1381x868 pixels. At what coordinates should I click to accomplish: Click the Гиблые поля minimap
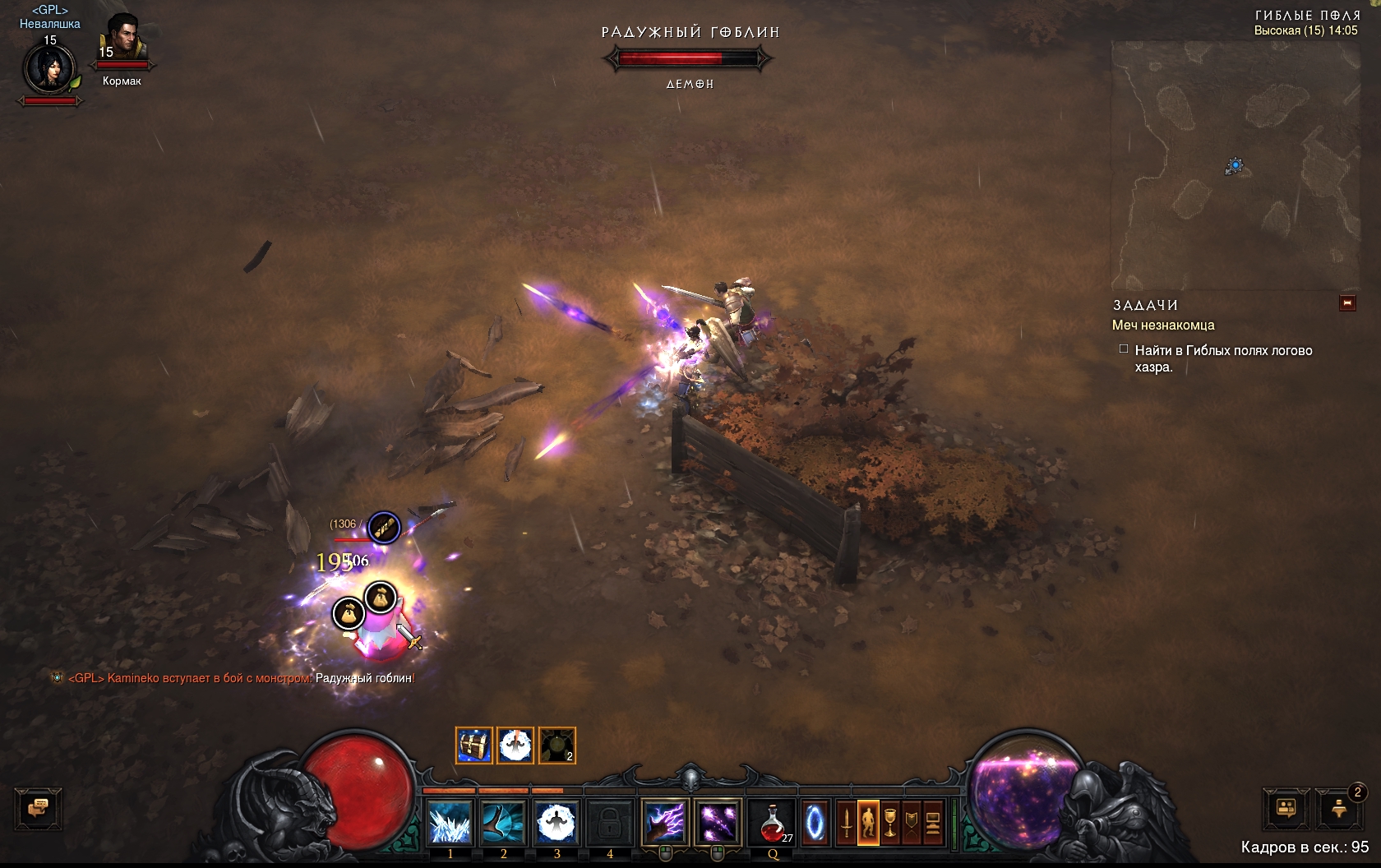click(x=1235, y=164)
